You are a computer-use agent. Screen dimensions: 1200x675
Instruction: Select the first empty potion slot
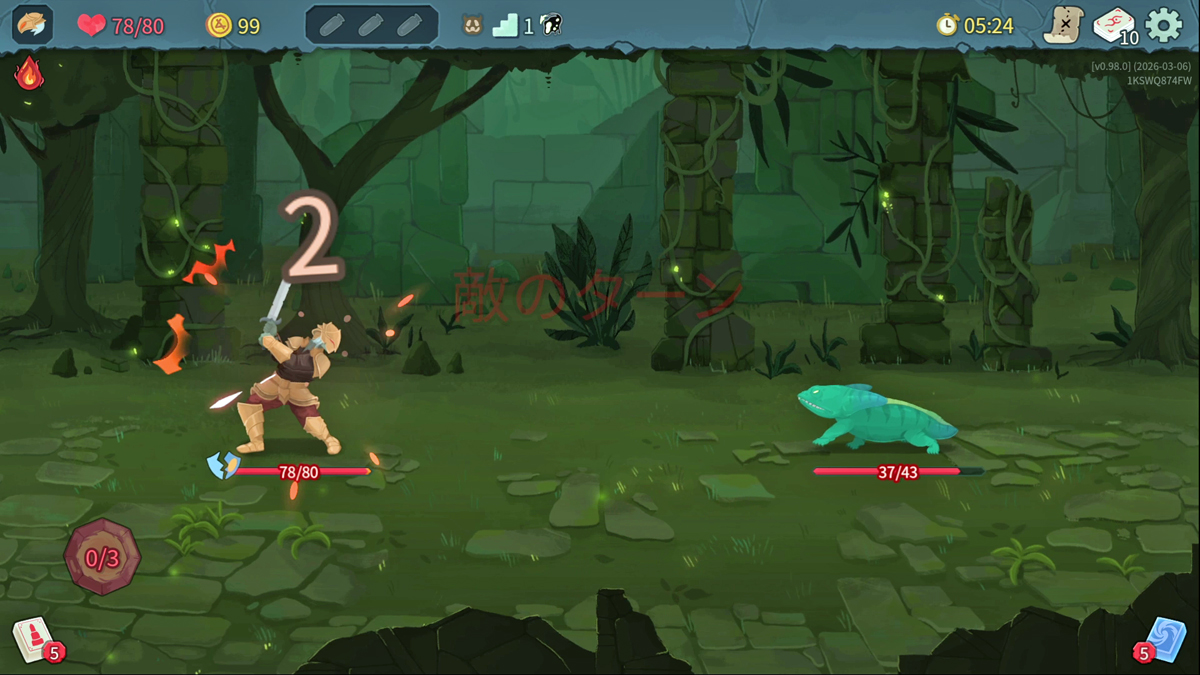(x=334, y=26)
